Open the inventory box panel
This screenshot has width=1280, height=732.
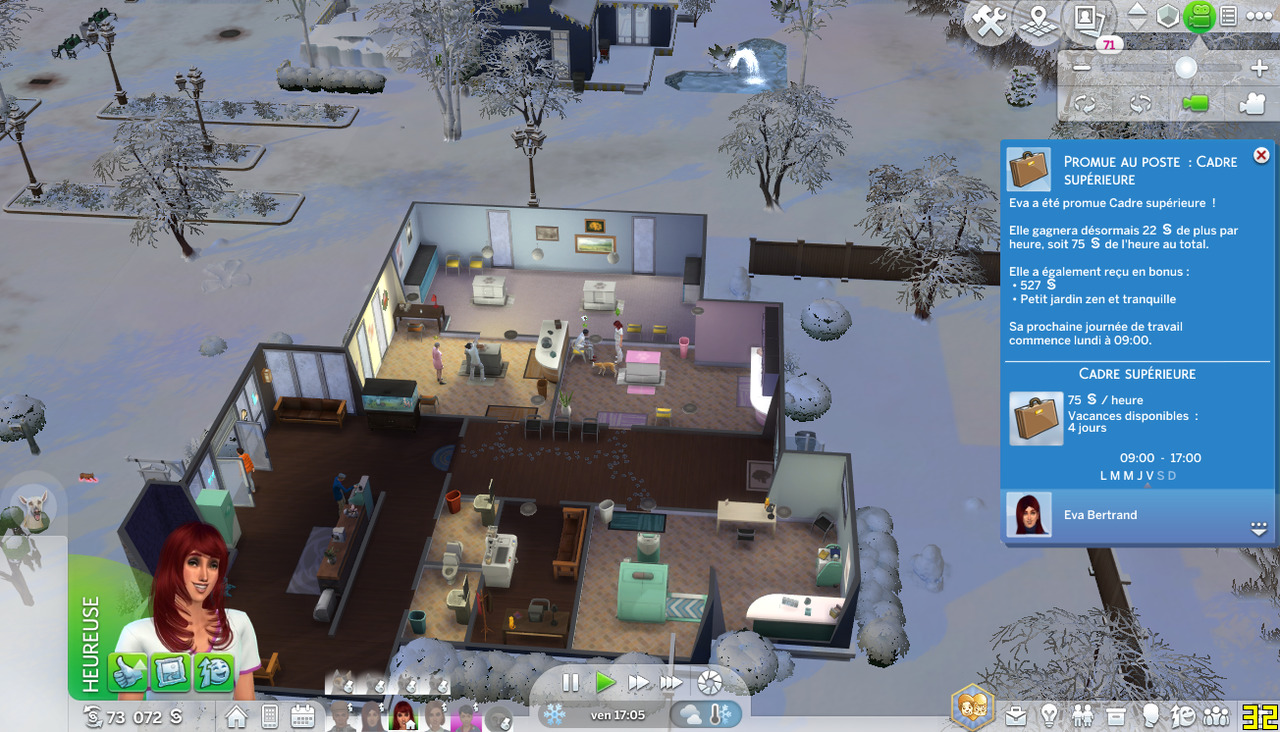1116,716
